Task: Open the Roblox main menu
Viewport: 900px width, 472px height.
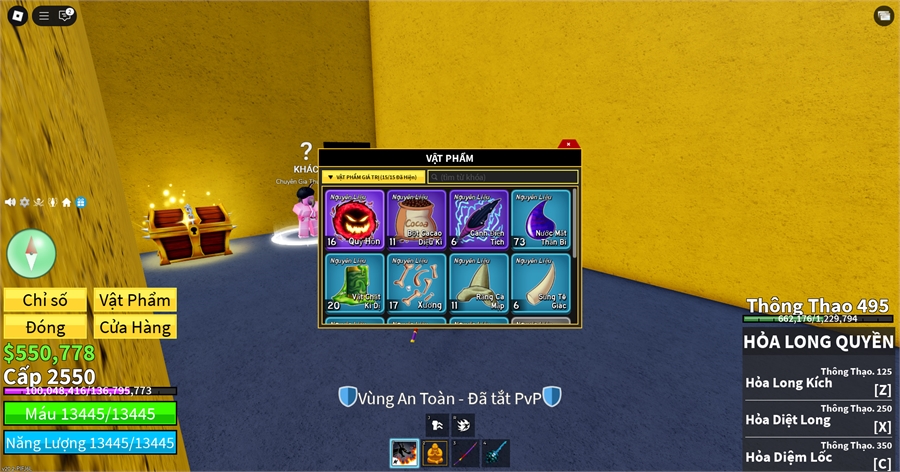Action: coord(16,15)
